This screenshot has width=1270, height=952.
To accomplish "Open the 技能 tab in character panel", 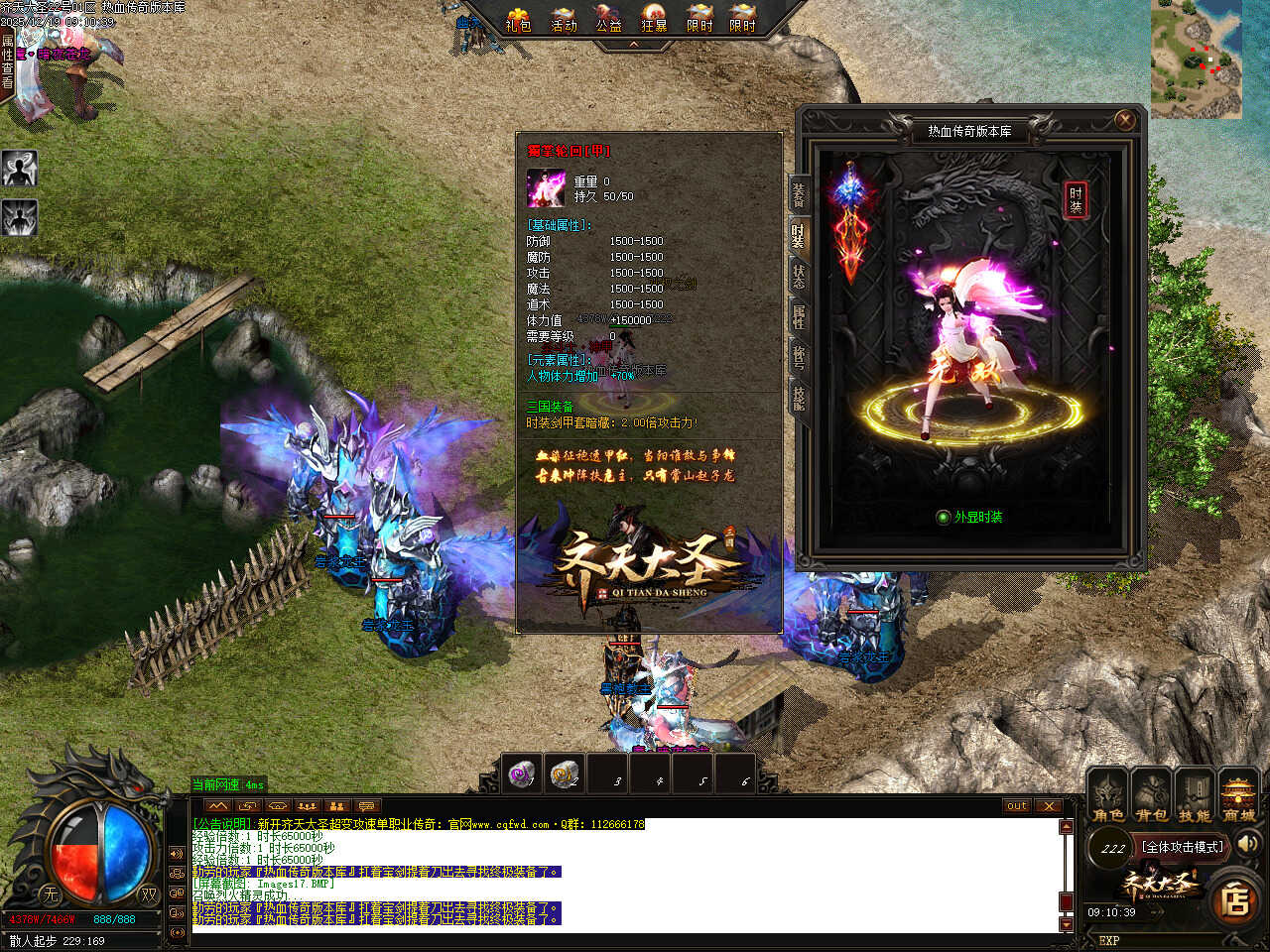I will point(798,399).
